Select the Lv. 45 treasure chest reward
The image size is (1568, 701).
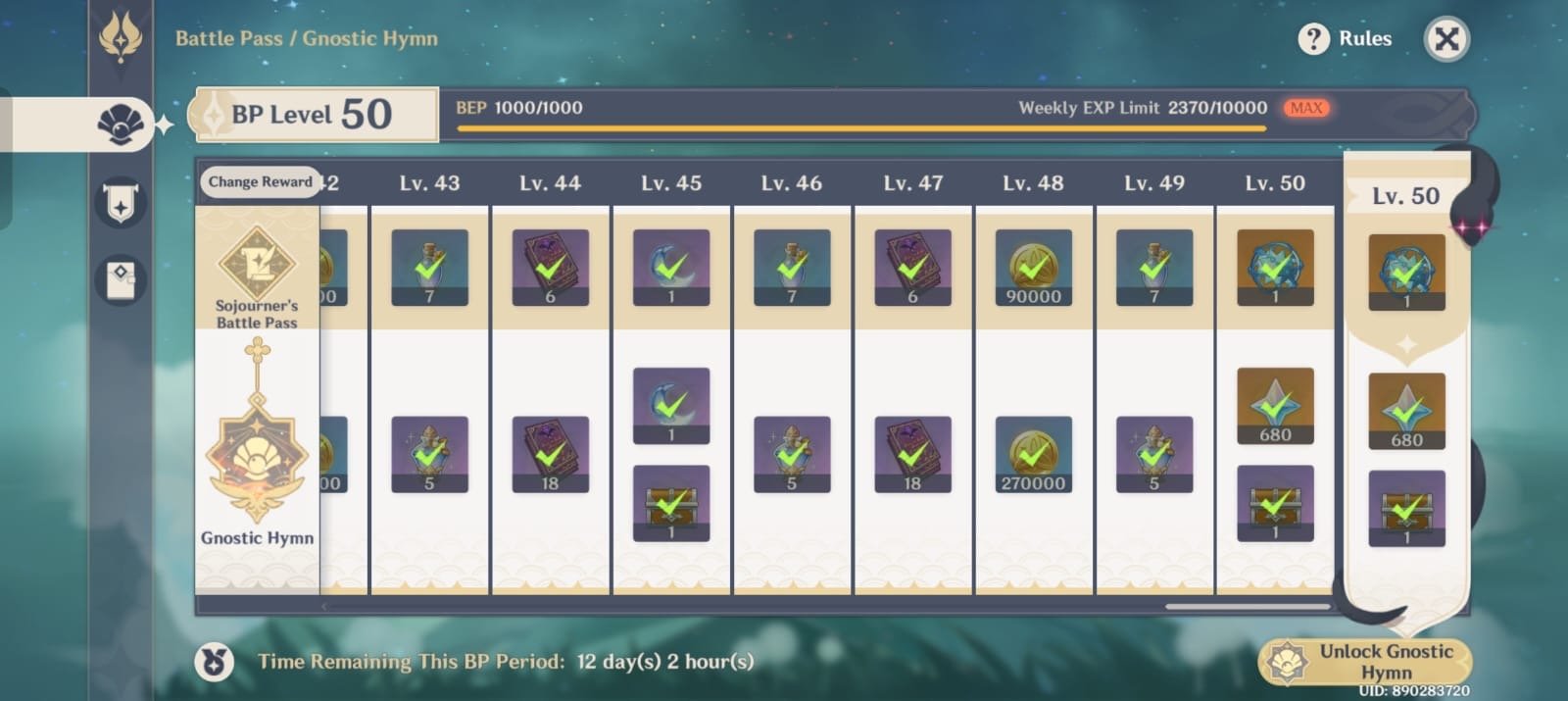point(671,503)
